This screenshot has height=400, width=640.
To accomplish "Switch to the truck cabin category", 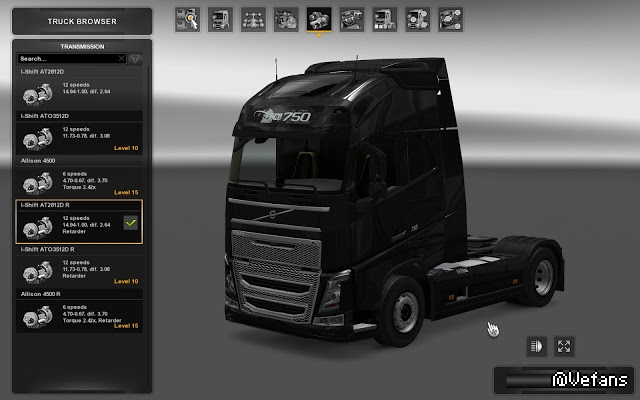I will tap(221, 18).
